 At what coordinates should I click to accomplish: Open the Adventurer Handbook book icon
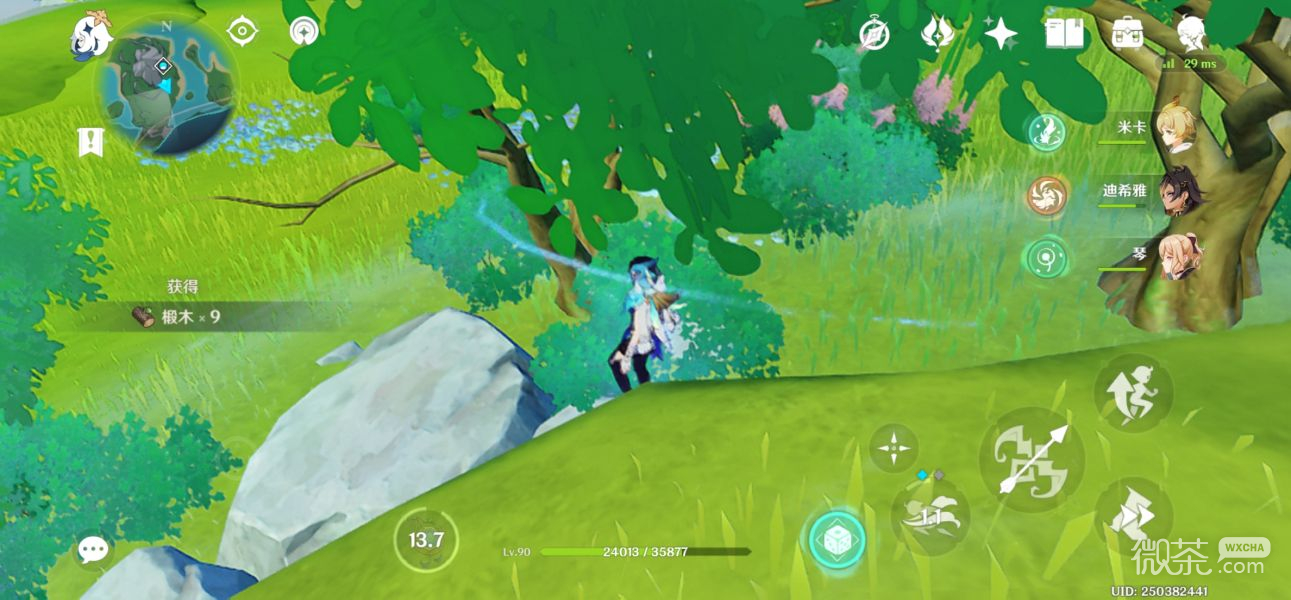[x=1064, y=34]
